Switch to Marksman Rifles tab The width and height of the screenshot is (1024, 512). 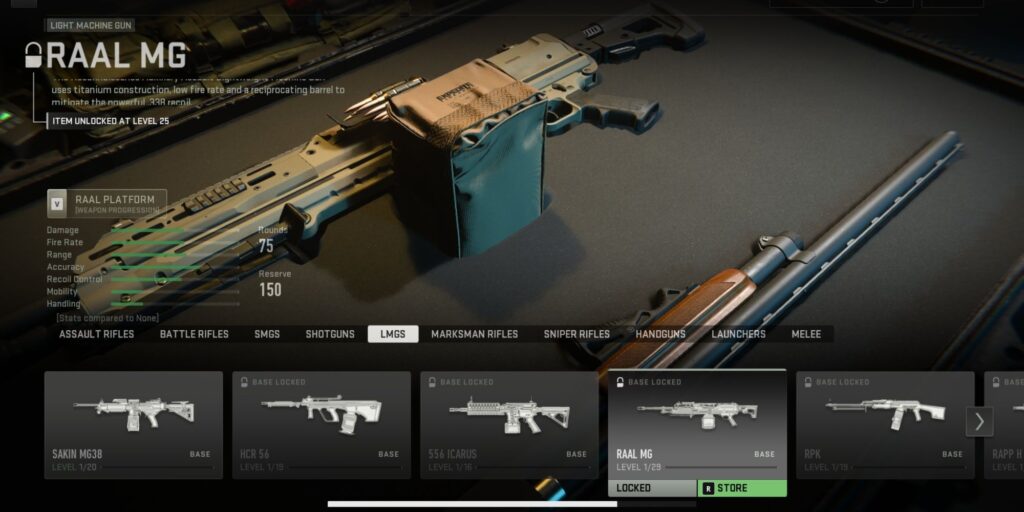tap(474, 334)
